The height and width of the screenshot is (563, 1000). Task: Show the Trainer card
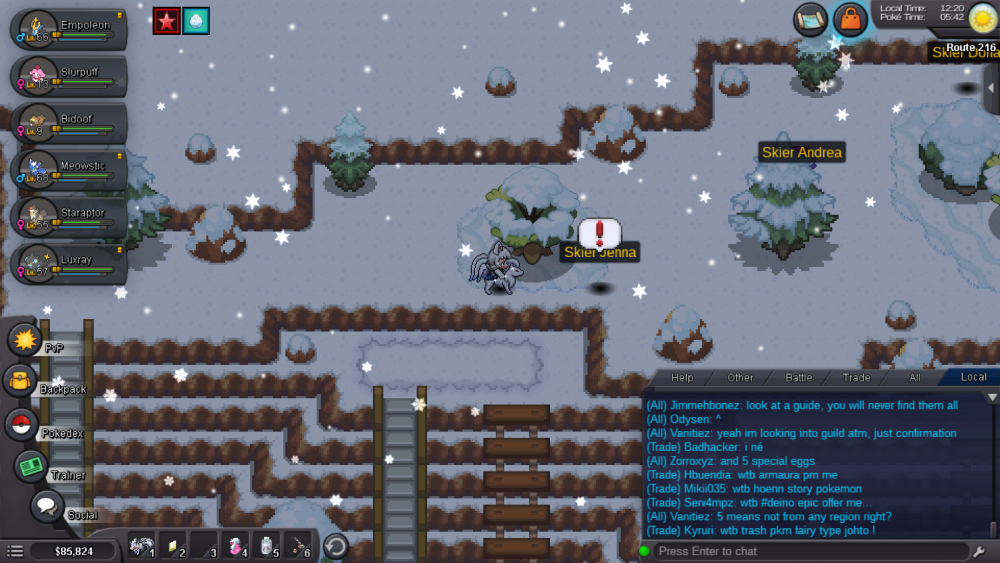31,466
